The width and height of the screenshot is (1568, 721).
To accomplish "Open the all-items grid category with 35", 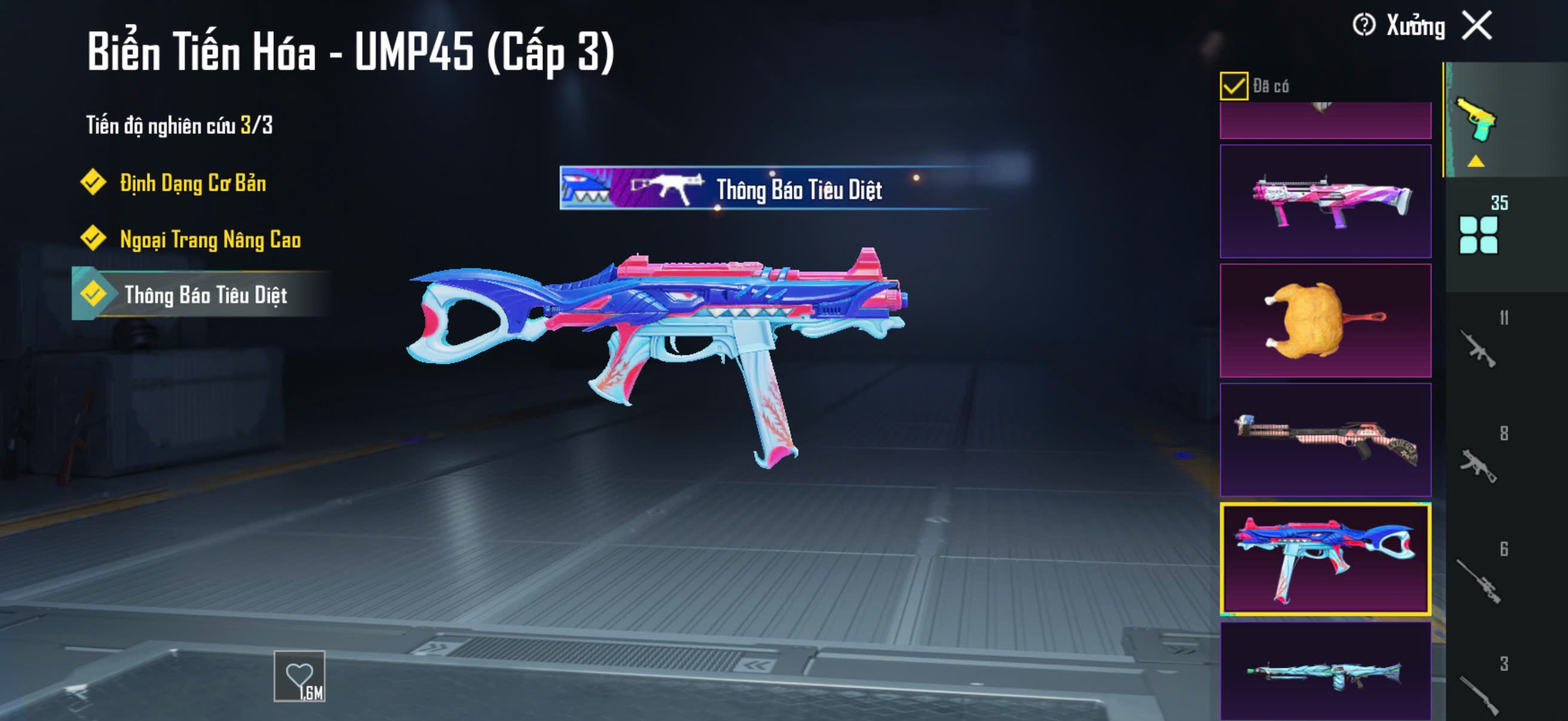I will click(1479, 234).
